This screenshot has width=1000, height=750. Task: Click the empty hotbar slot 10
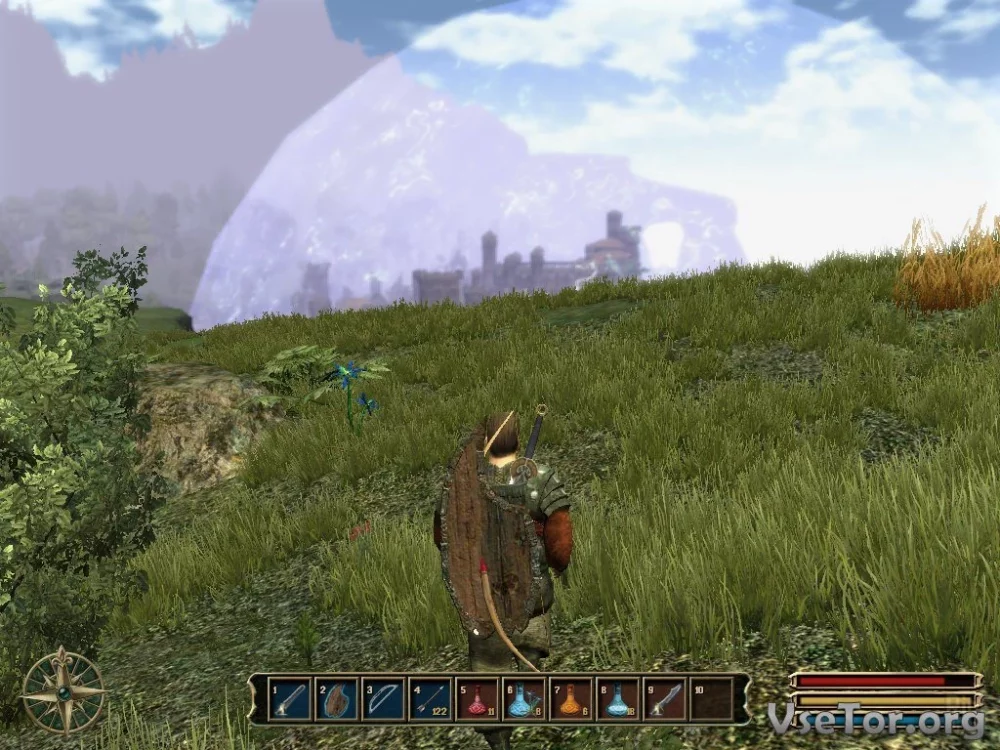(711, 699)
